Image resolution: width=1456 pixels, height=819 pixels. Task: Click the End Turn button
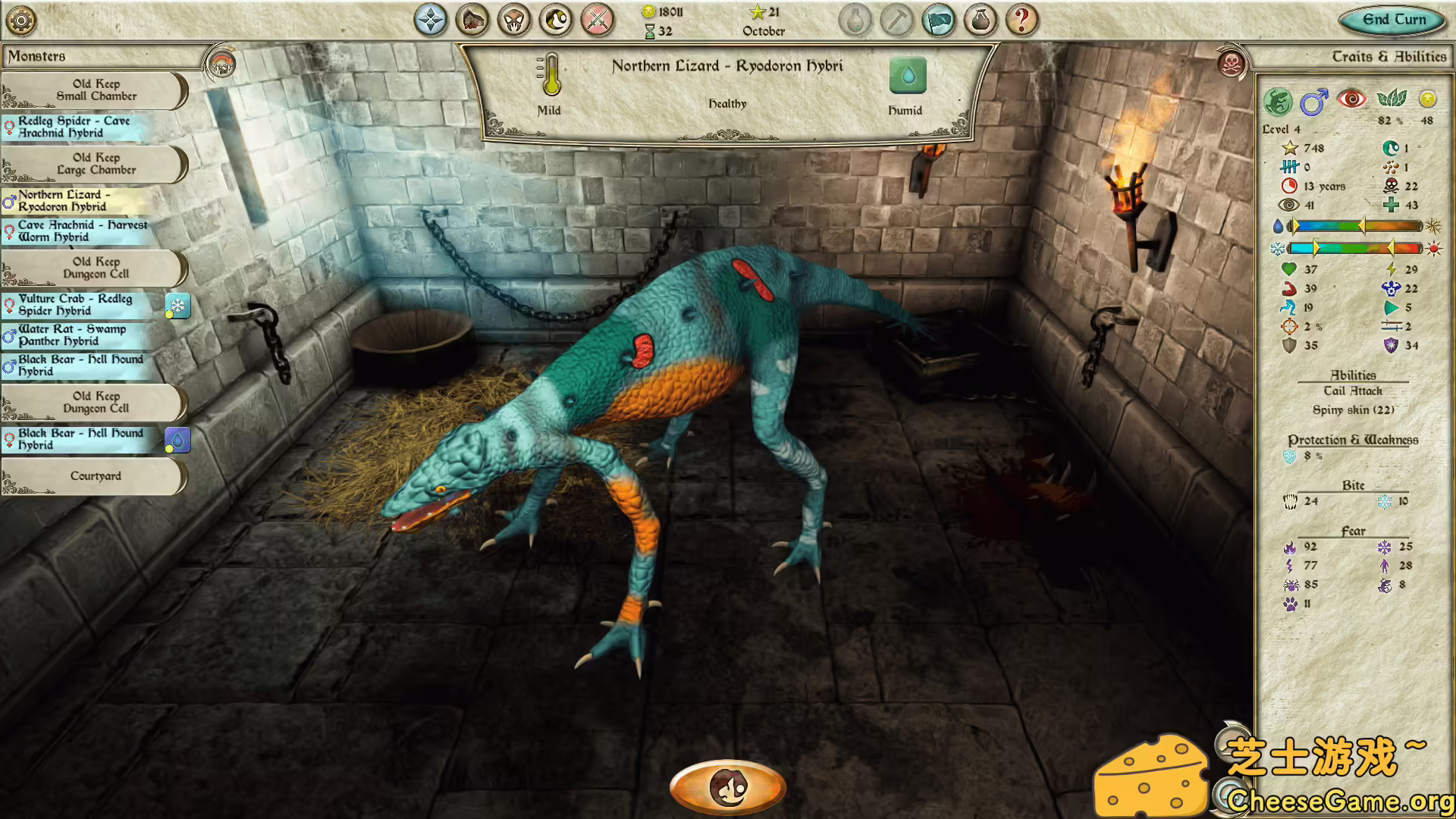click(1391, 20)
